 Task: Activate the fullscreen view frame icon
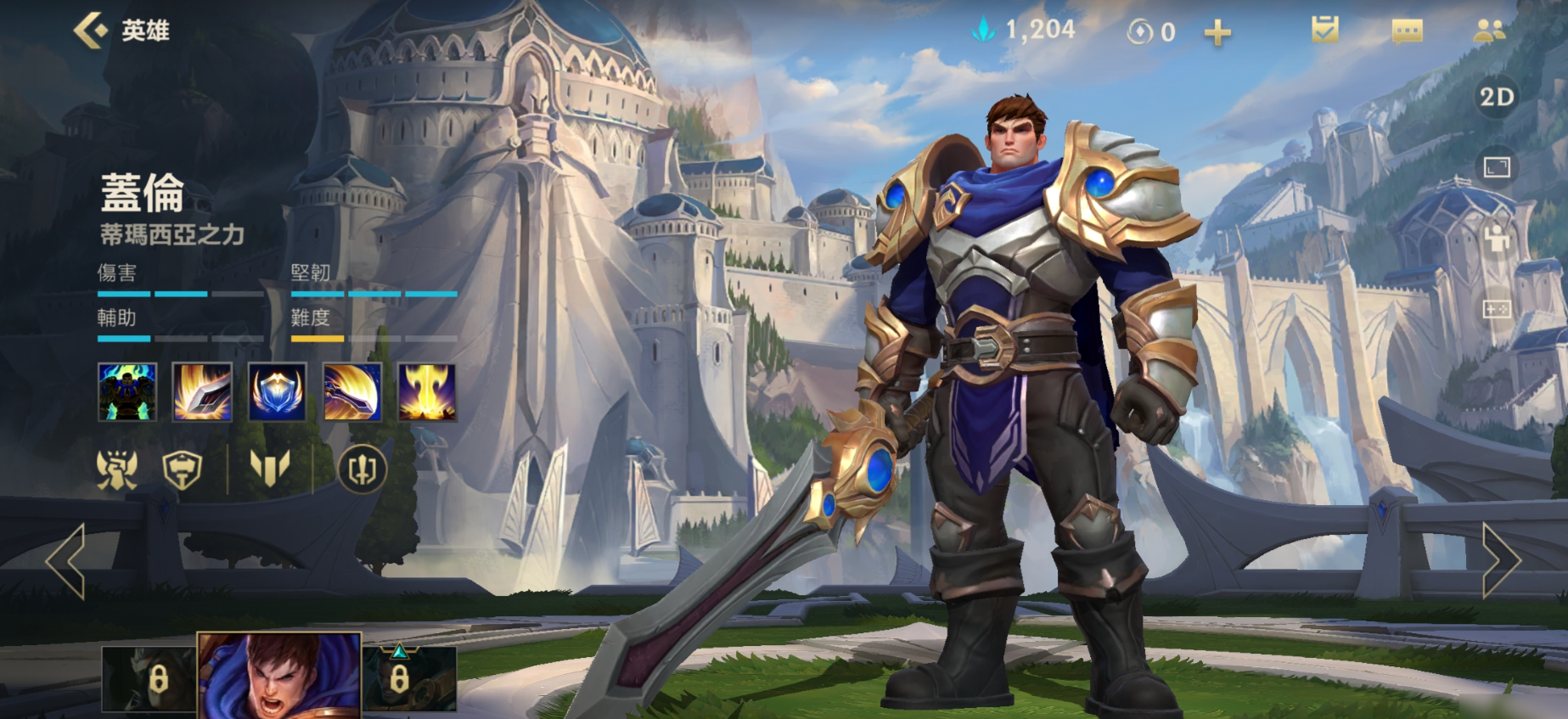tap(1497, 167)
